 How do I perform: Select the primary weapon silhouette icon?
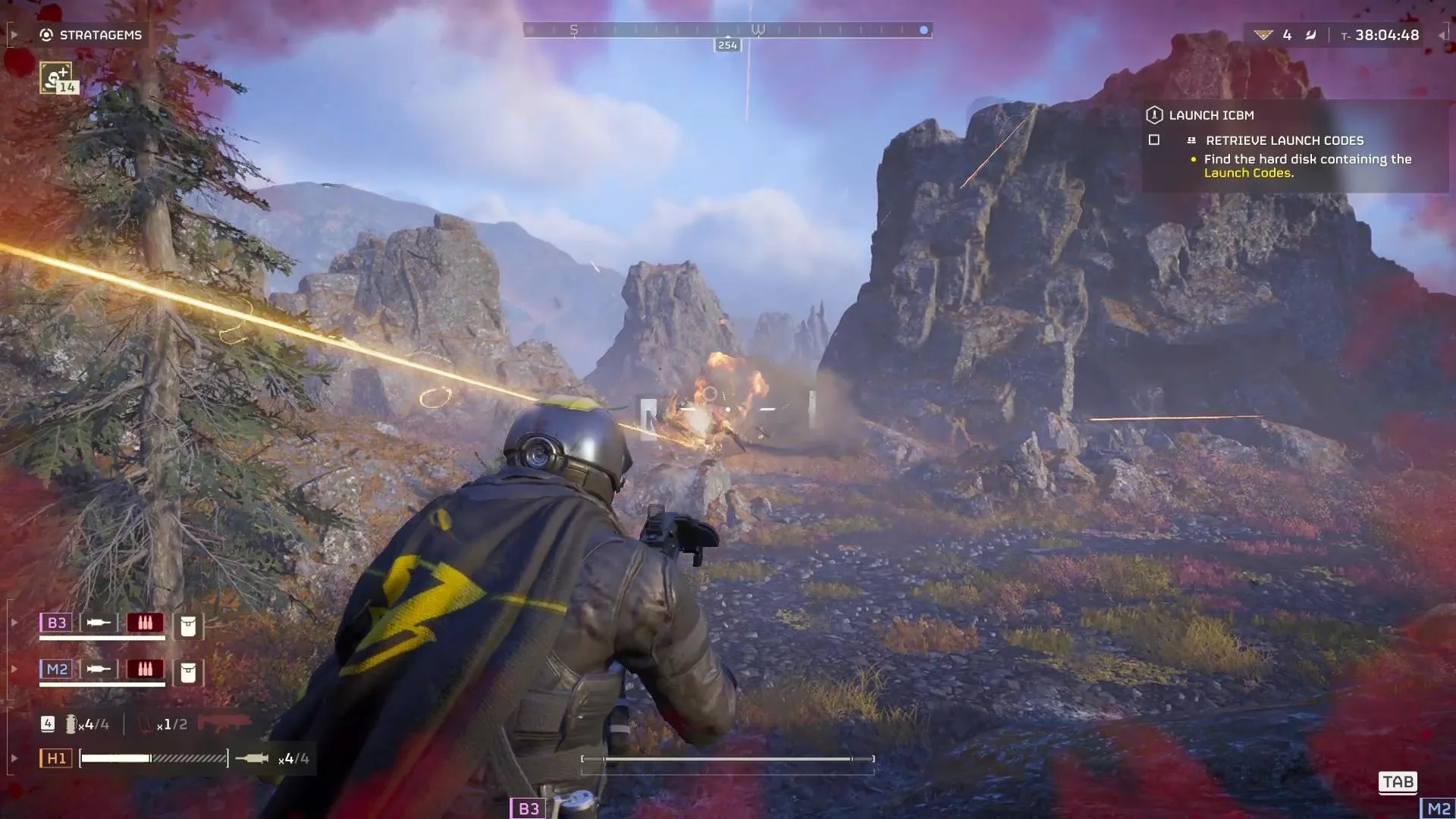point(224,722)
